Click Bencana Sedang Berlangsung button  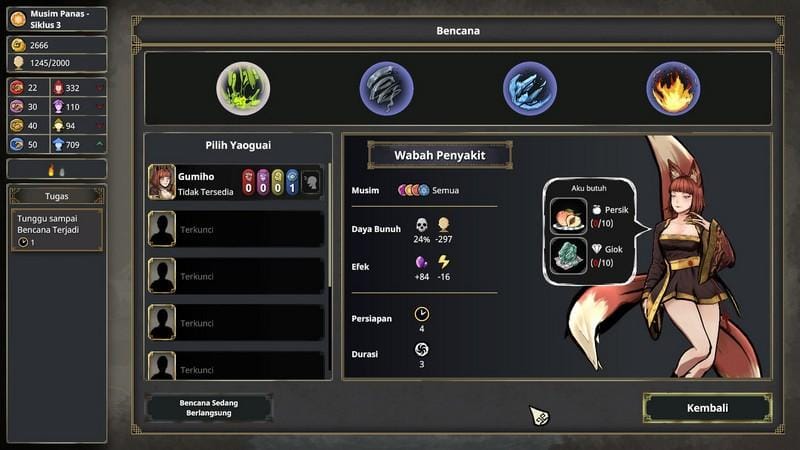(x=209, y=408)
